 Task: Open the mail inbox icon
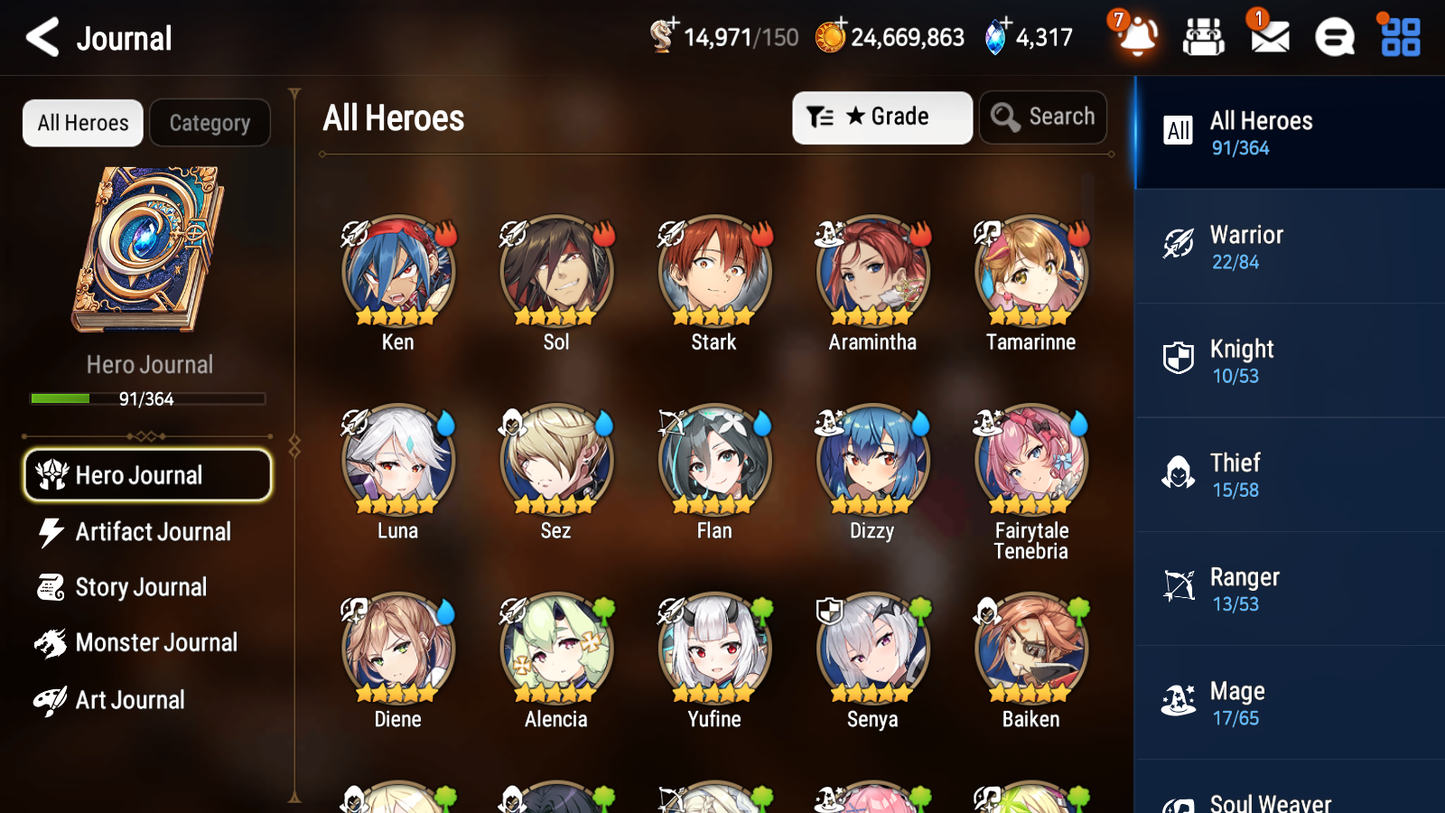pyautogui.click(x=1268, y=36)
